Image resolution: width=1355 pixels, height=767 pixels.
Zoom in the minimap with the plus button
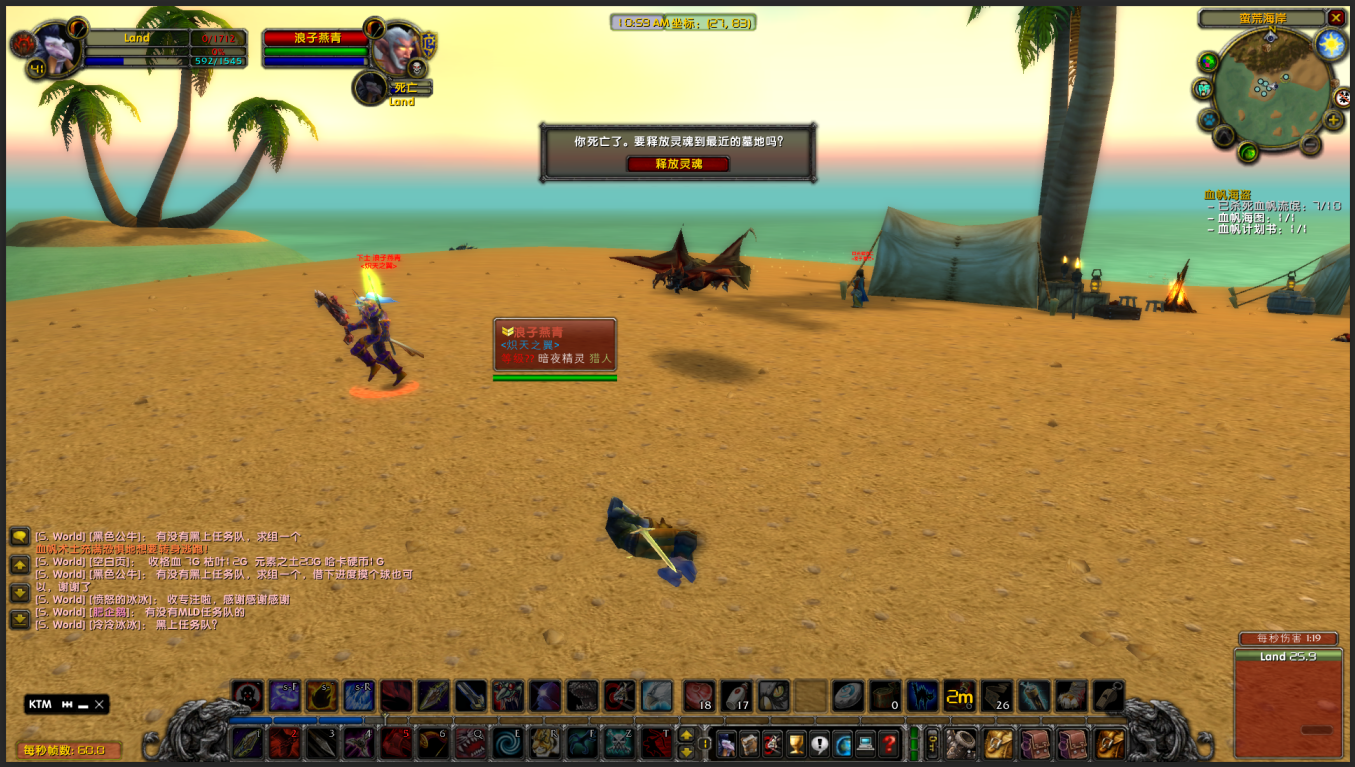(1333, 121)
